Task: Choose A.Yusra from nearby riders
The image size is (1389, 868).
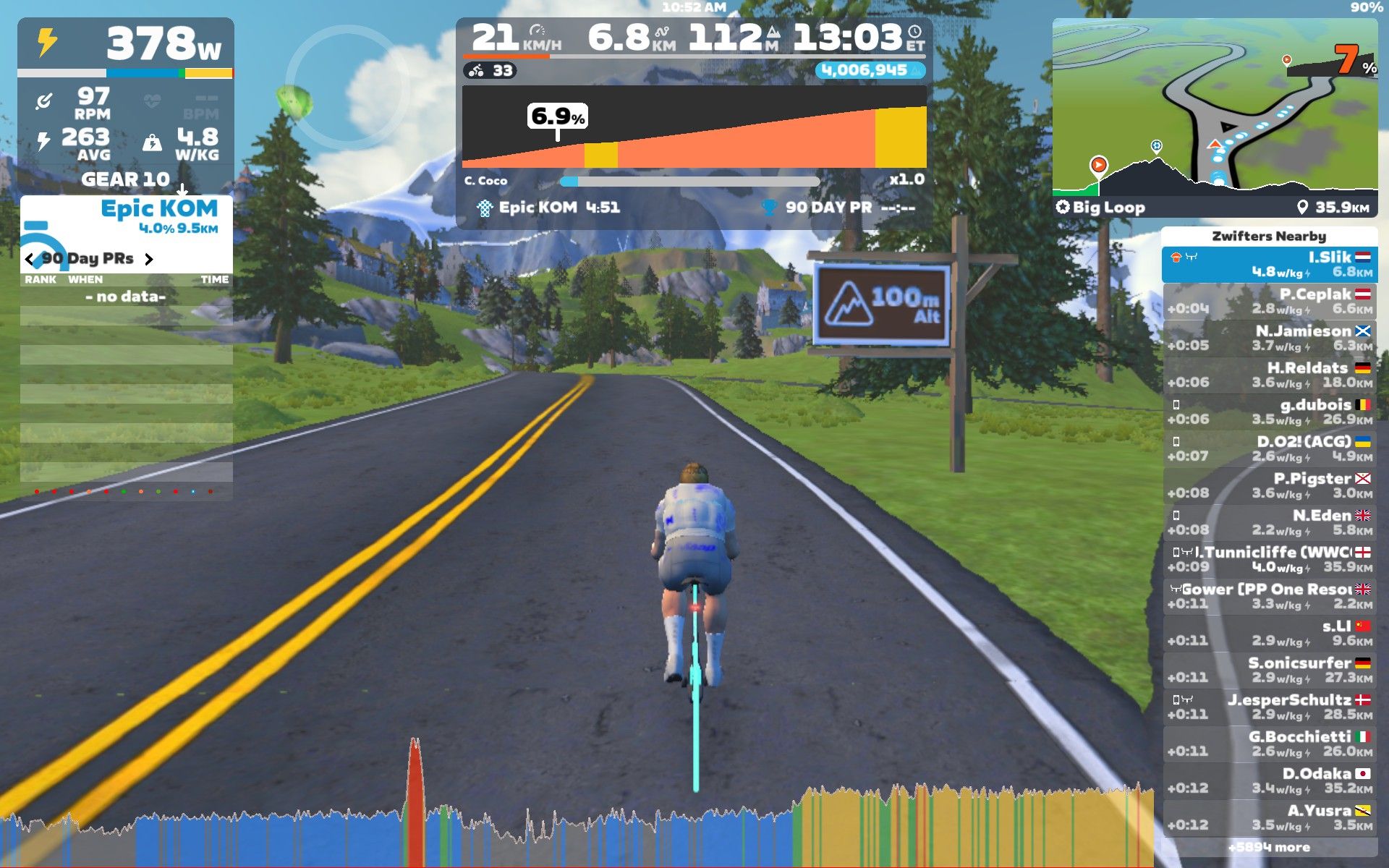Action: (x=1270, y=818)
